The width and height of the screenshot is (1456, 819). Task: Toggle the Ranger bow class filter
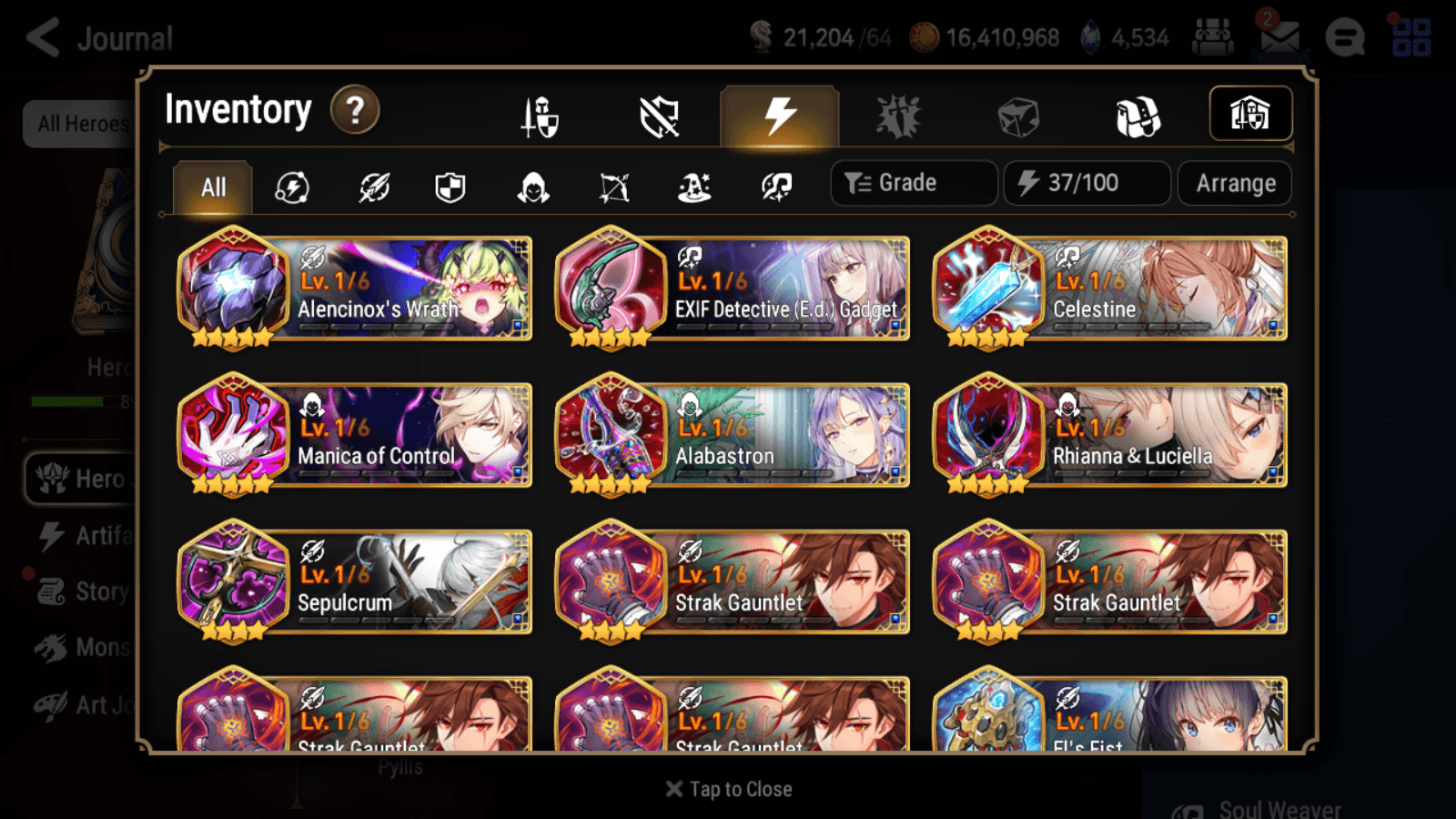pyautogui.click(x=612, y=187)
